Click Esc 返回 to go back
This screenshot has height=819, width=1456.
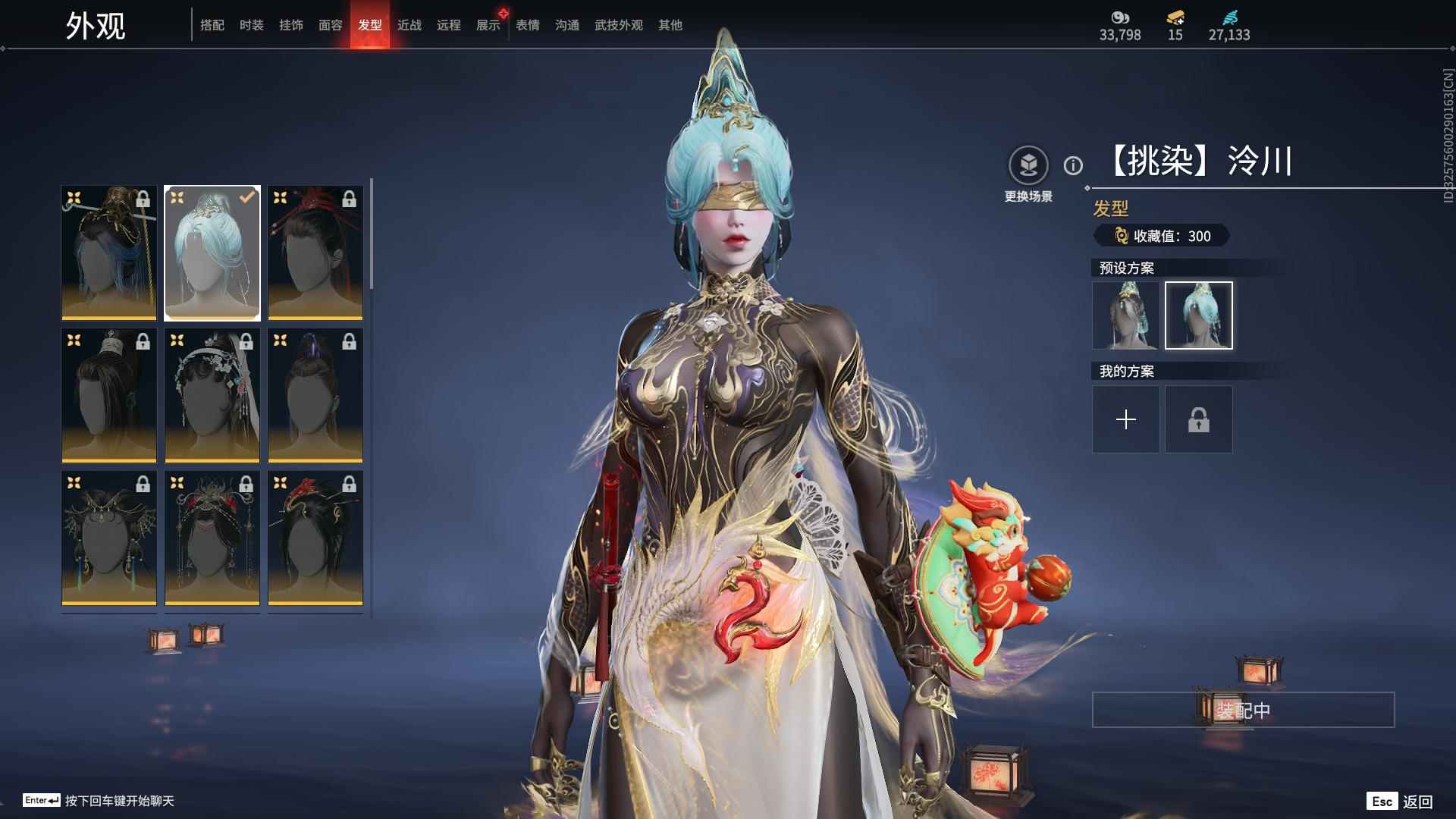pyautogui.click(x=1400, y=801)
